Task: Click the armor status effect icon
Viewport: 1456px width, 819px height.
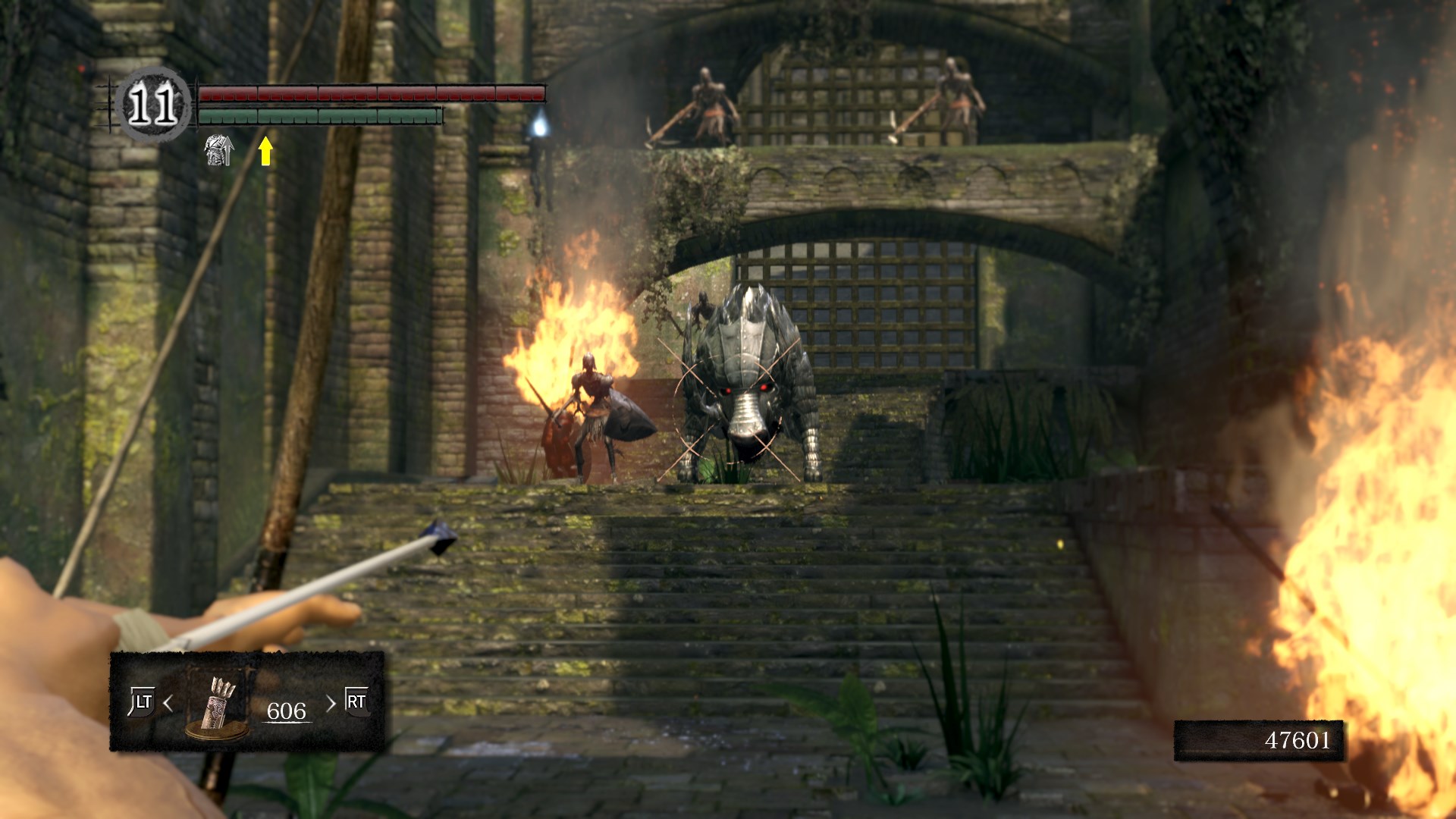Action: tap(218, 150)
